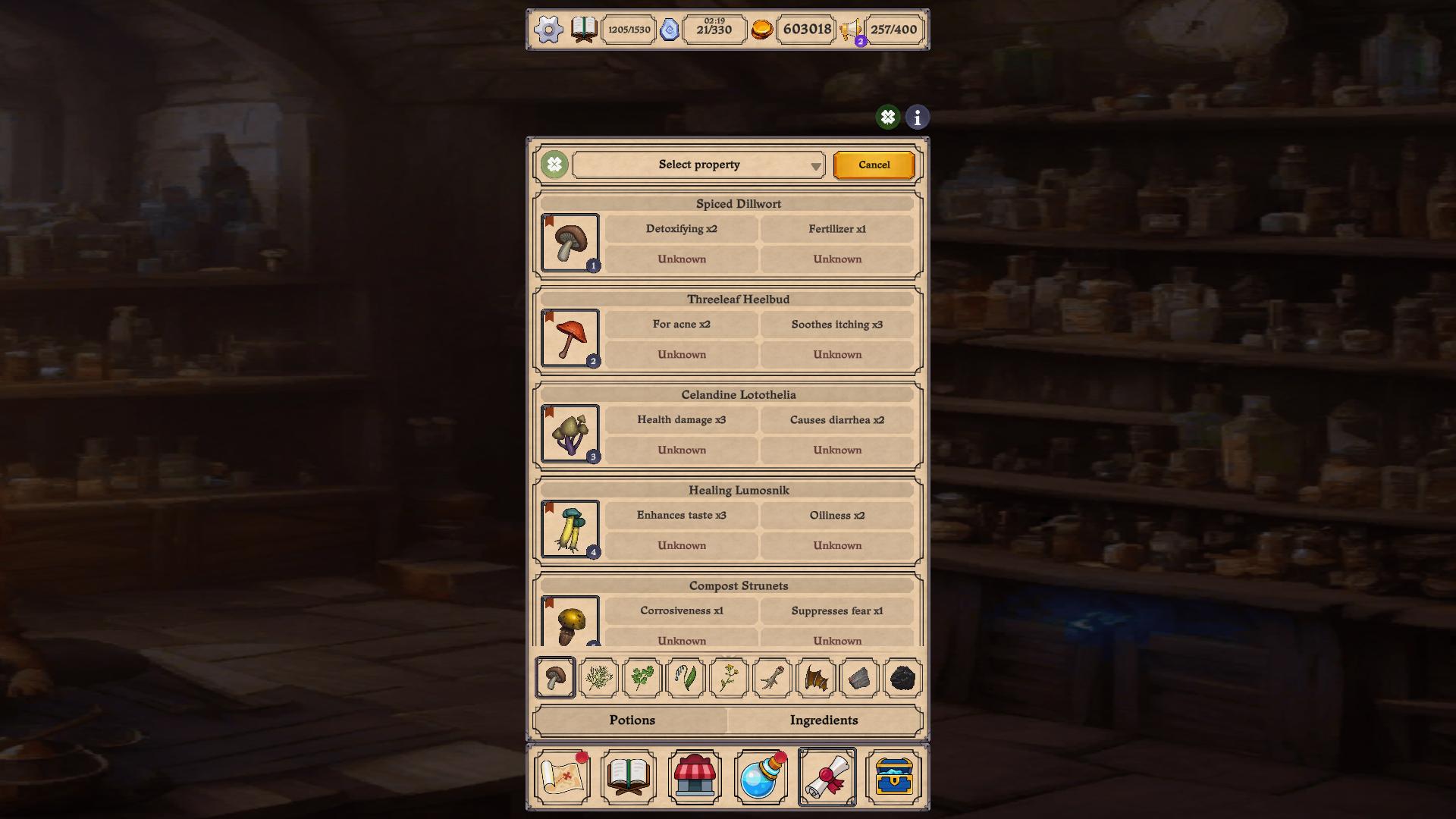Click the Cancel button
This screenshot has height=819, width=1456.
point(874,165)
